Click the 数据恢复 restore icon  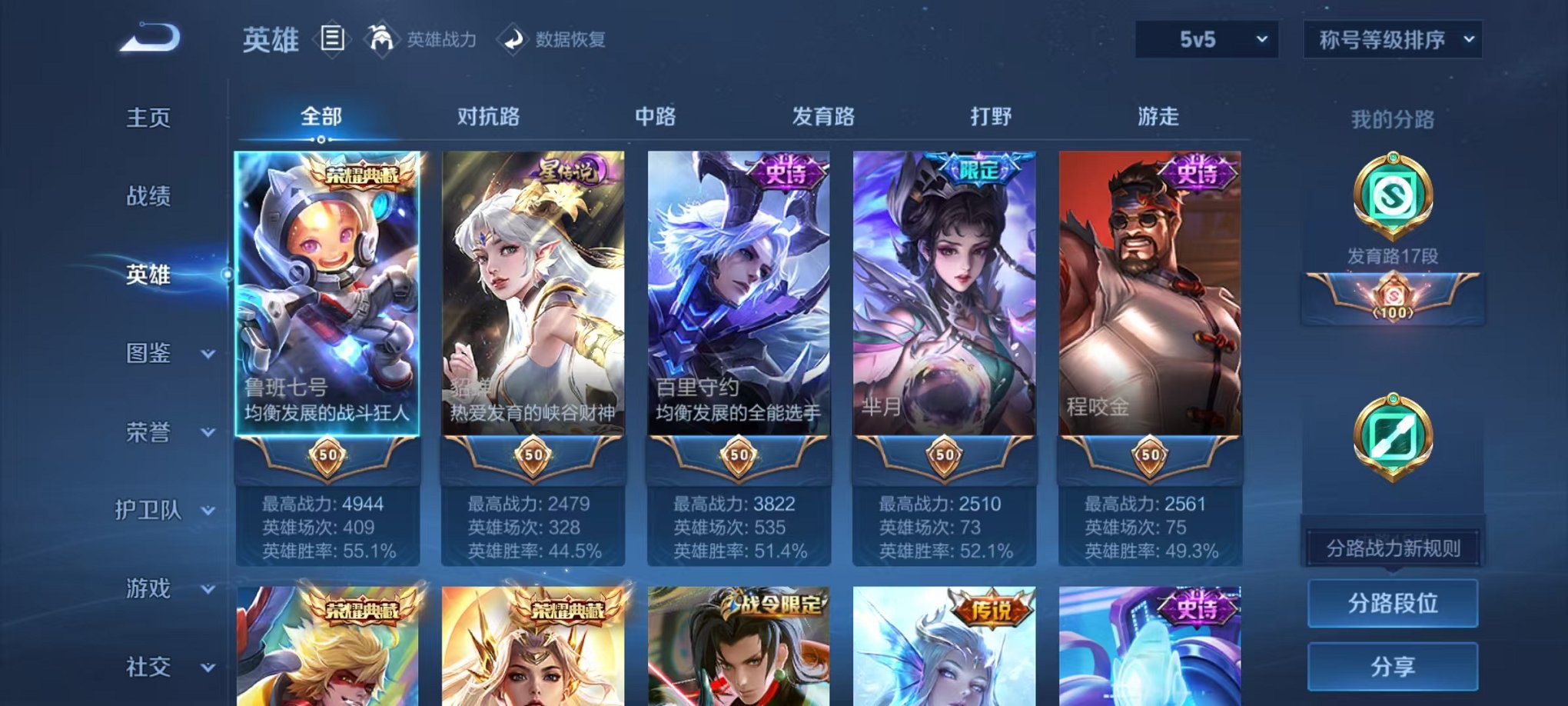click(x=512, y=38)
